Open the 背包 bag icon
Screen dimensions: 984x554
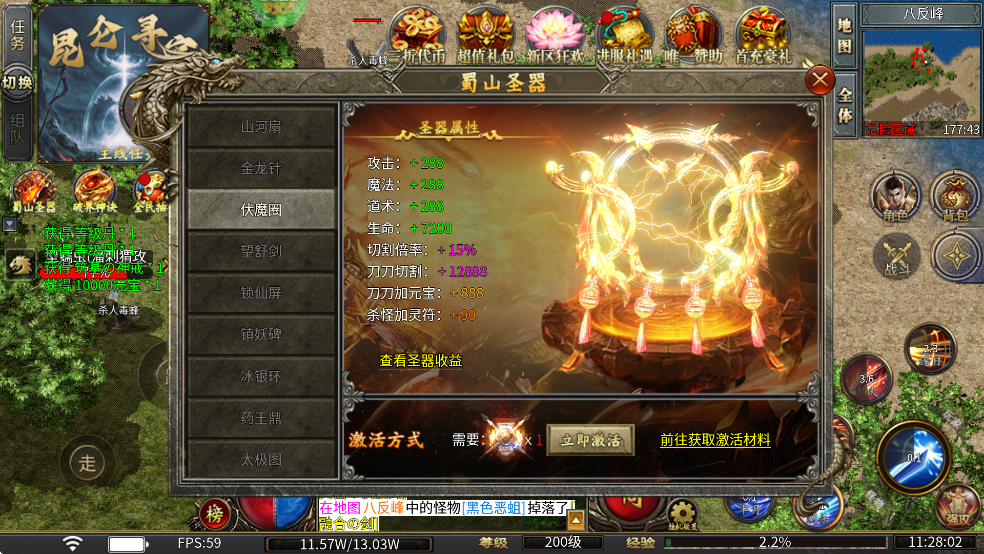[955, 196]
